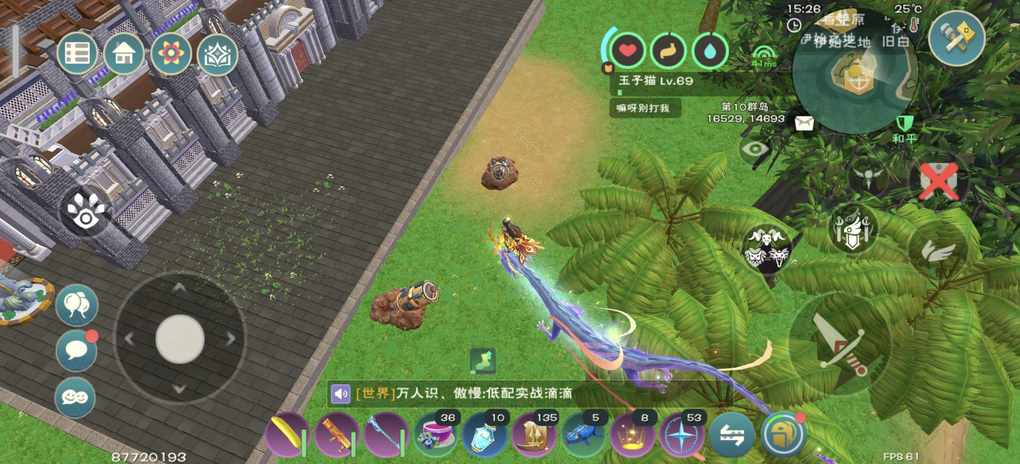The height and width of the screenshot is (464, 1020).
Task: Open the mail envelope icon
Action: coord(804,123)
